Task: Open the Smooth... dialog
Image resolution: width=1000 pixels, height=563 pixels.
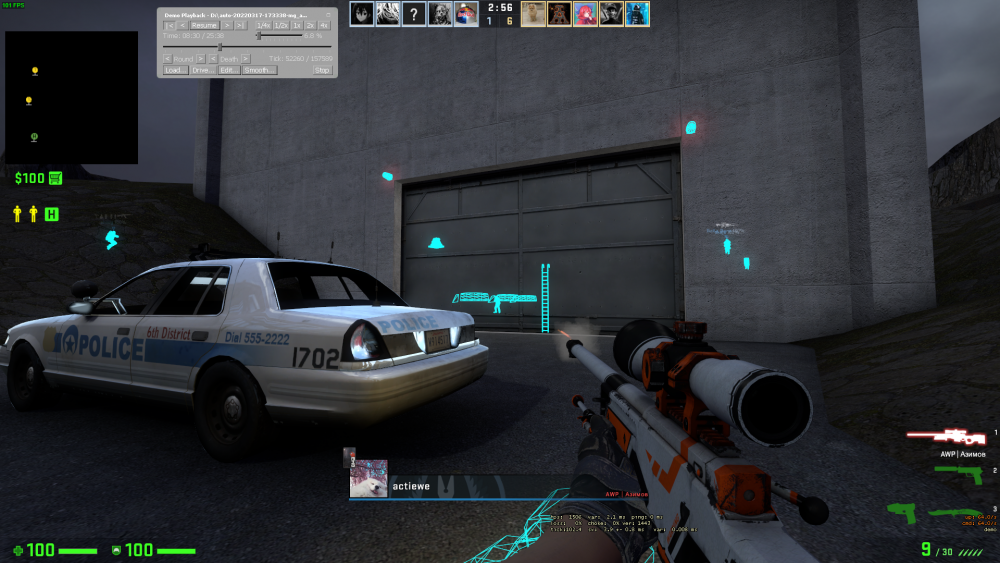Action: [259, 70]
